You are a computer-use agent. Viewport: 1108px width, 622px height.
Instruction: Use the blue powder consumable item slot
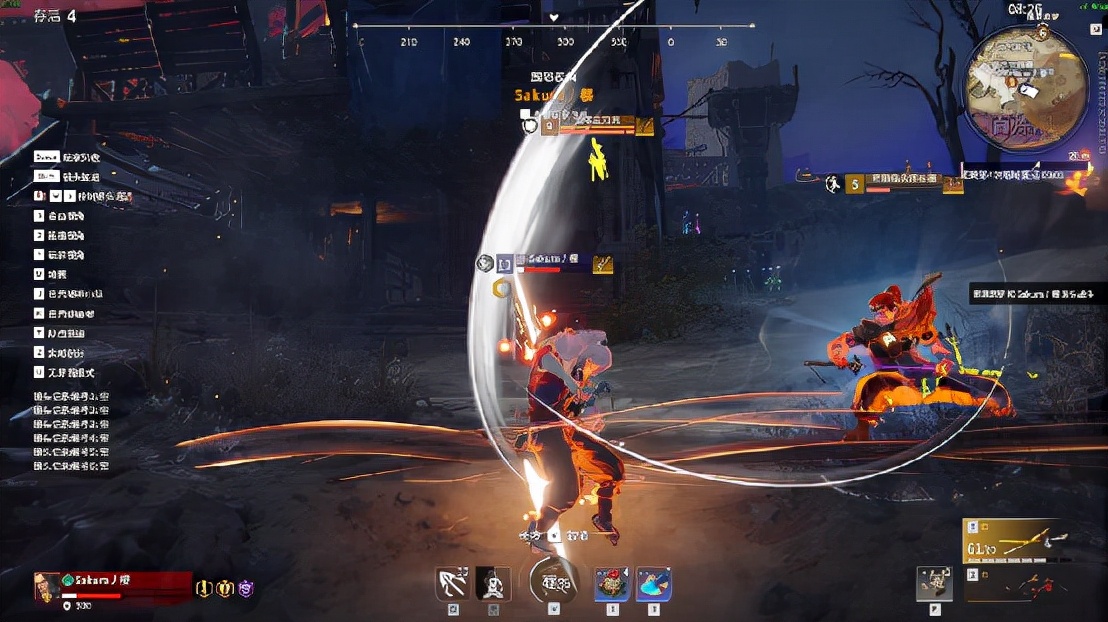tap(653, 584)
